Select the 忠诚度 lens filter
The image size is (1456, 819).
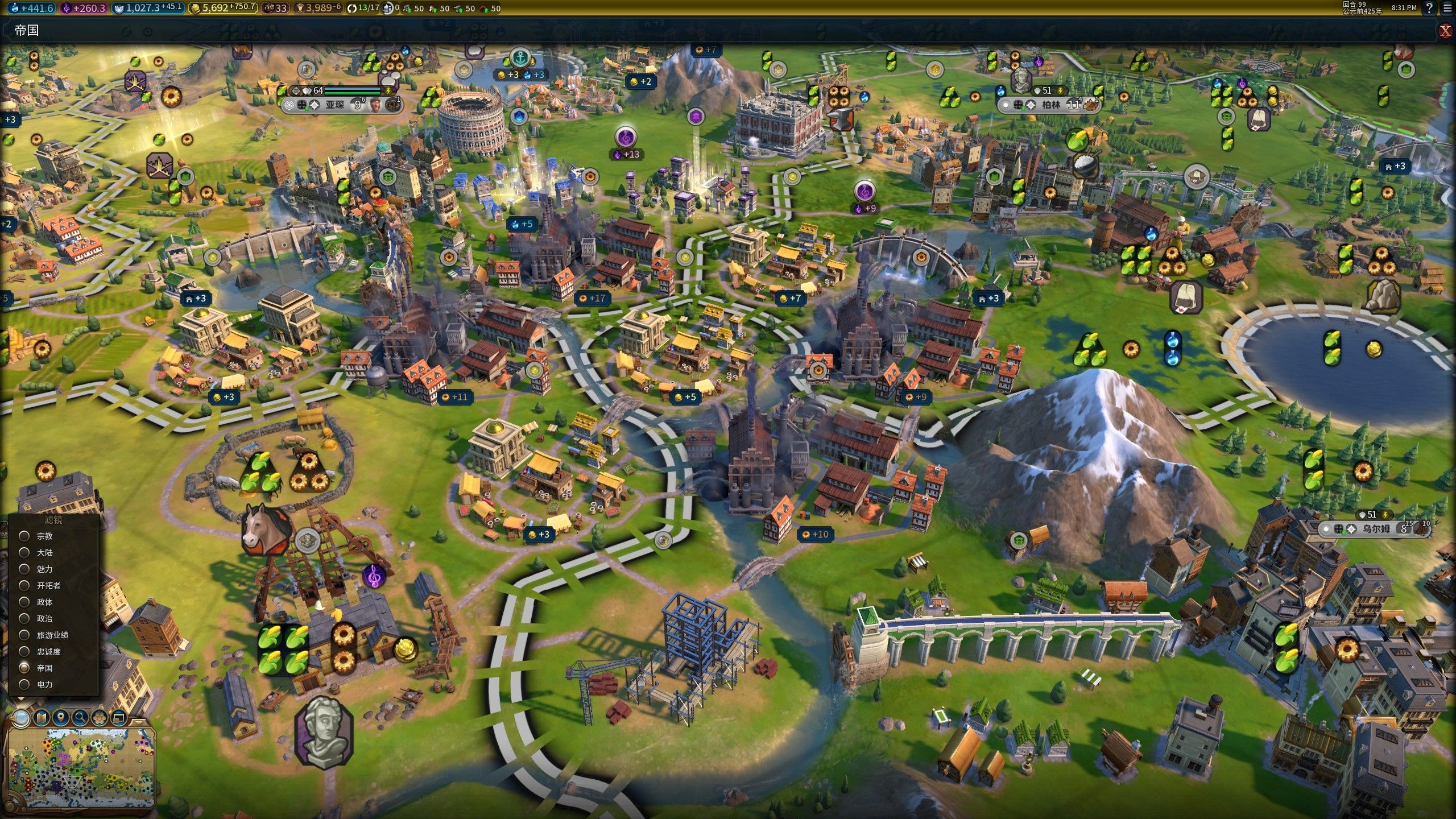pyautogui.click(x=24, y=651)
